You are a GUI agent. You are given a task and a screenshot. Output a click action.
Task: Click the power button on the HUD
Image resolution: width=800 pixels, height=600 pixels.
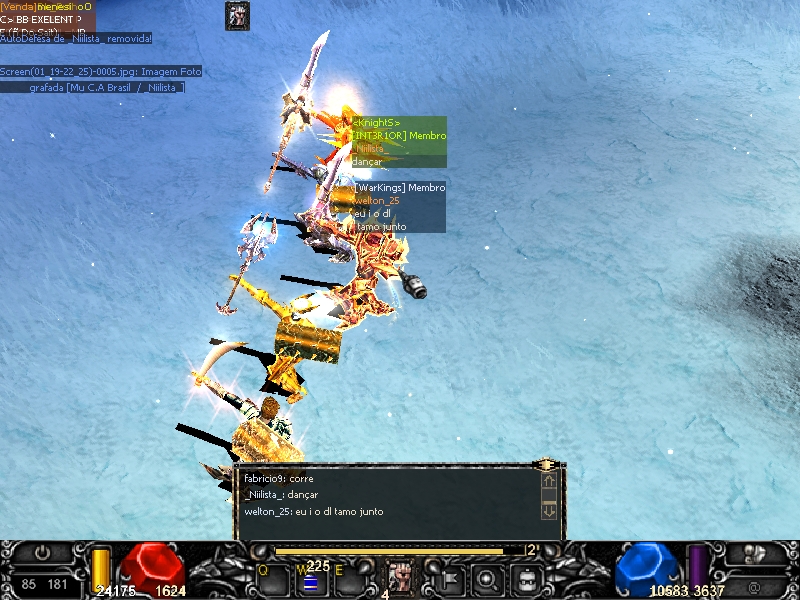(42, 552)
